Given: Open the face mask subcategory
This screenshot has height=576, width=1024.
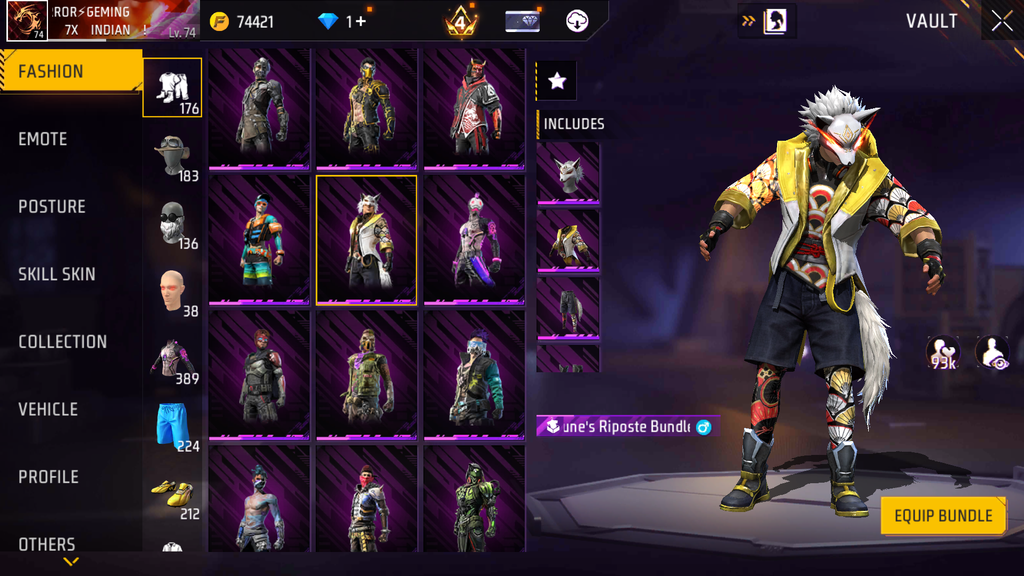Looking at the screenshot, I should [x=173, y=223].
